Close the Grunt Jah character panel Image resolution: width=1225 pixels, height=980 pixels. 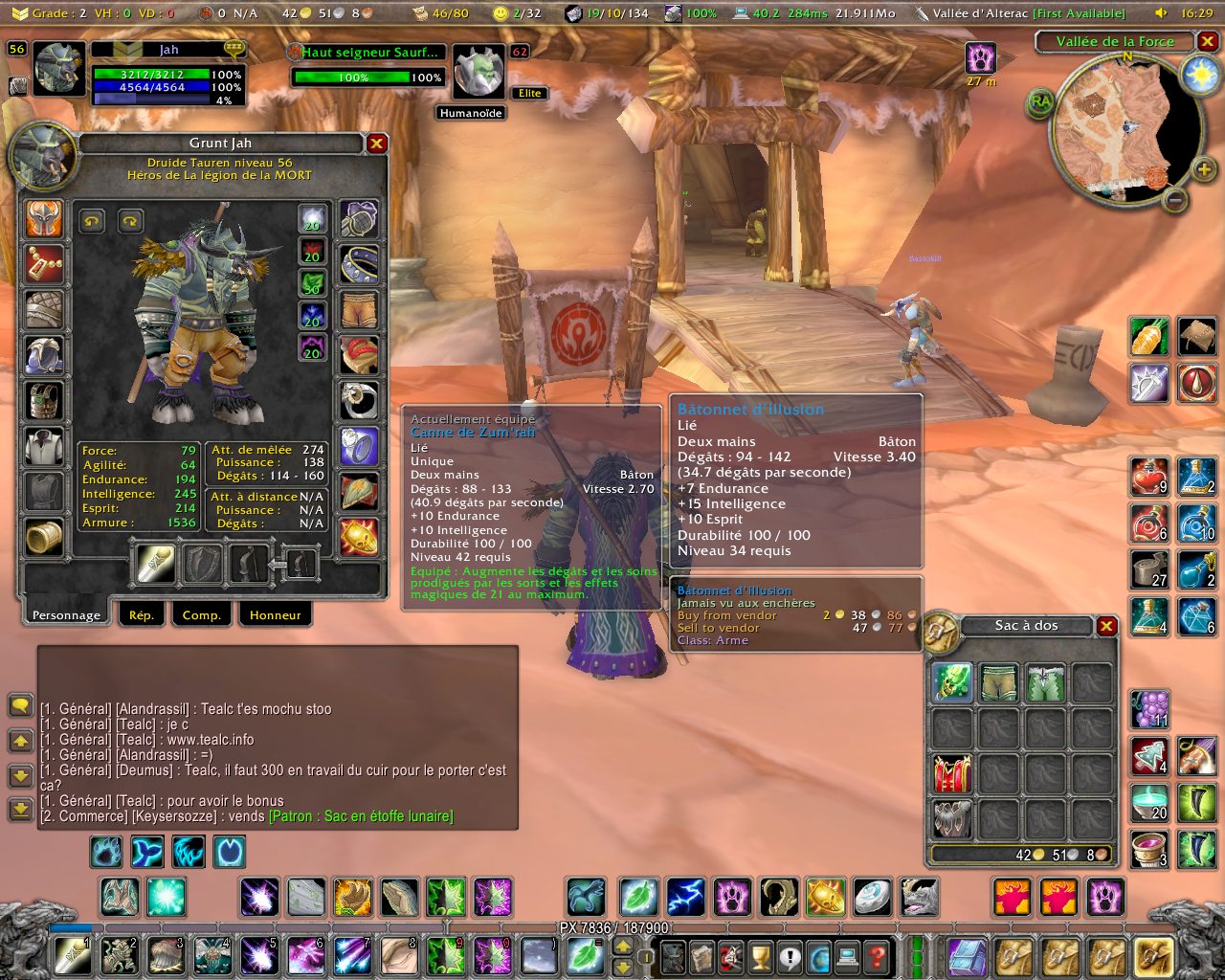pos(377,144)
